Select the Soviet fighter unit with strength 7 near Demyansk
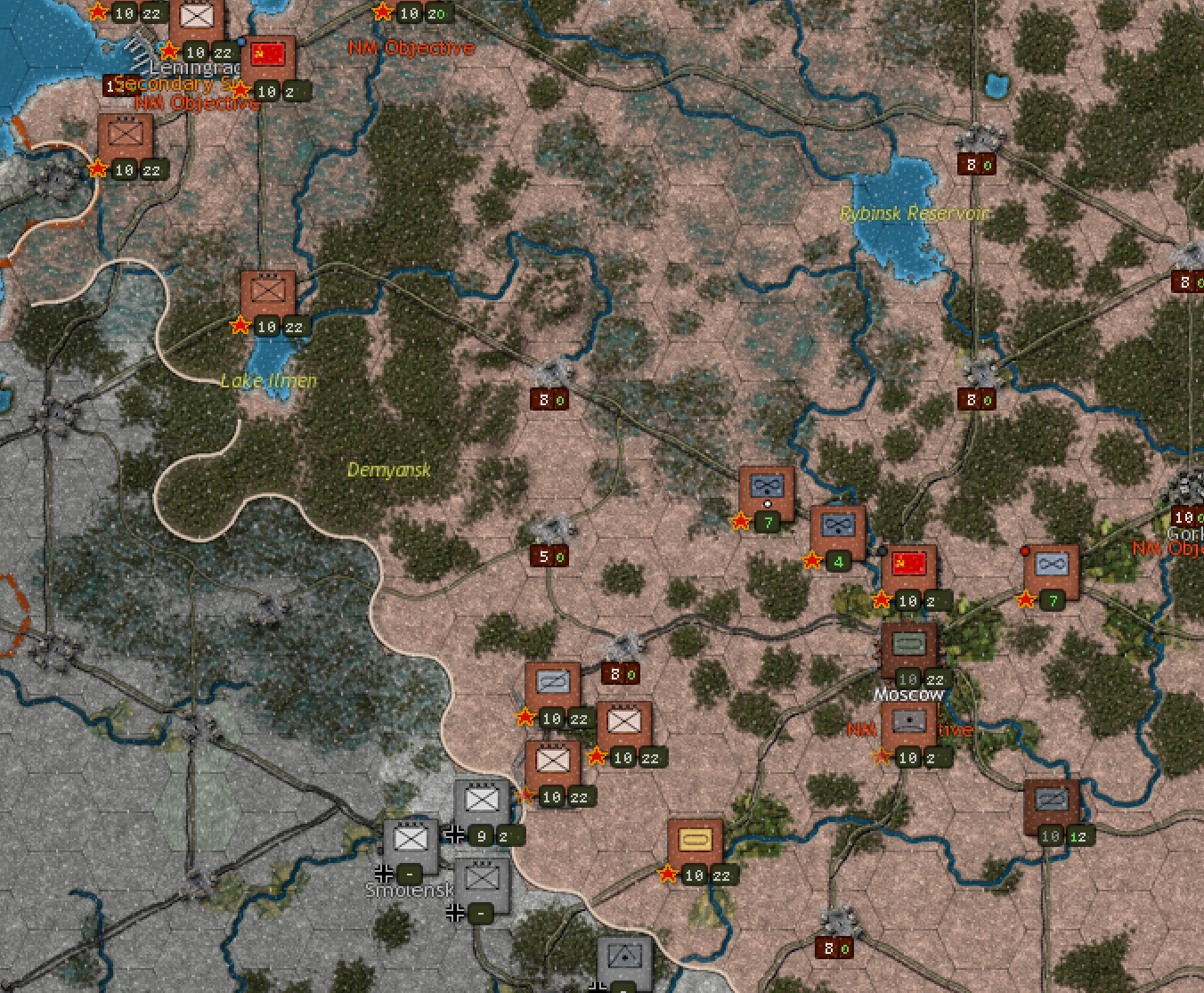1204x993 pixels. click(767, 486)
